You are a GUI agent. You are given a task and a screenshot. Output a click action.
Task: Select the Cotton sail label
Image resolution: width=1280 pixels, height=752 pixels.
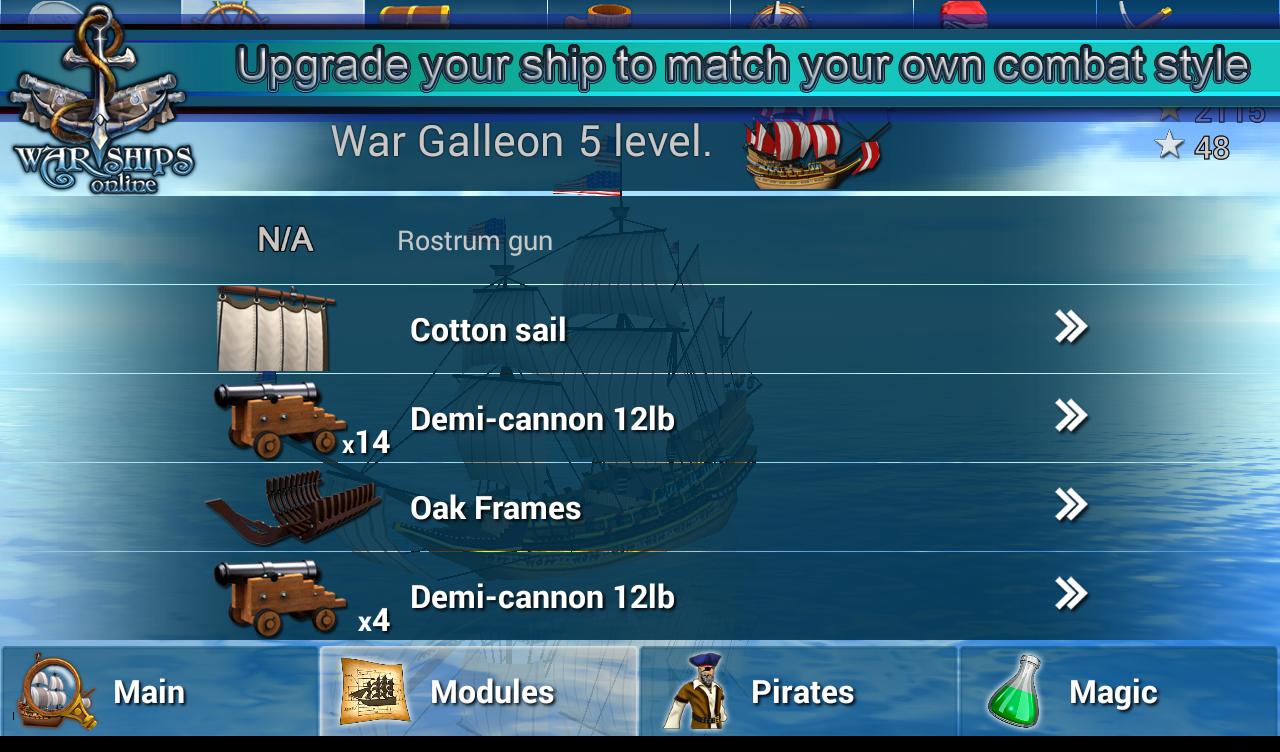coord(488,330)
